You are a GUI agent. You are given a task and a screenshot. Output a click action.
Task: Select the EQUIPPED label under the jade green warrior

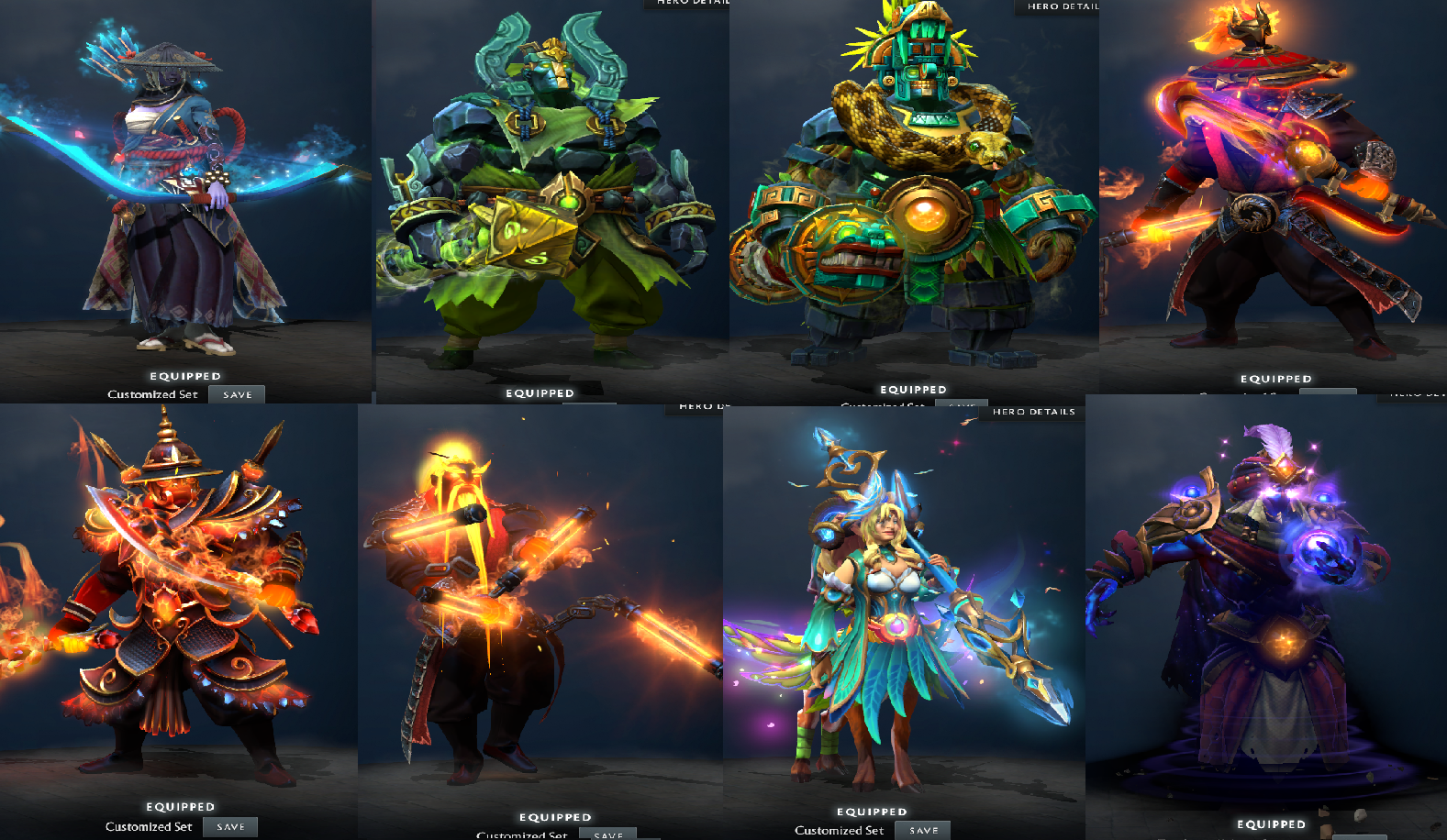point(540,392)
